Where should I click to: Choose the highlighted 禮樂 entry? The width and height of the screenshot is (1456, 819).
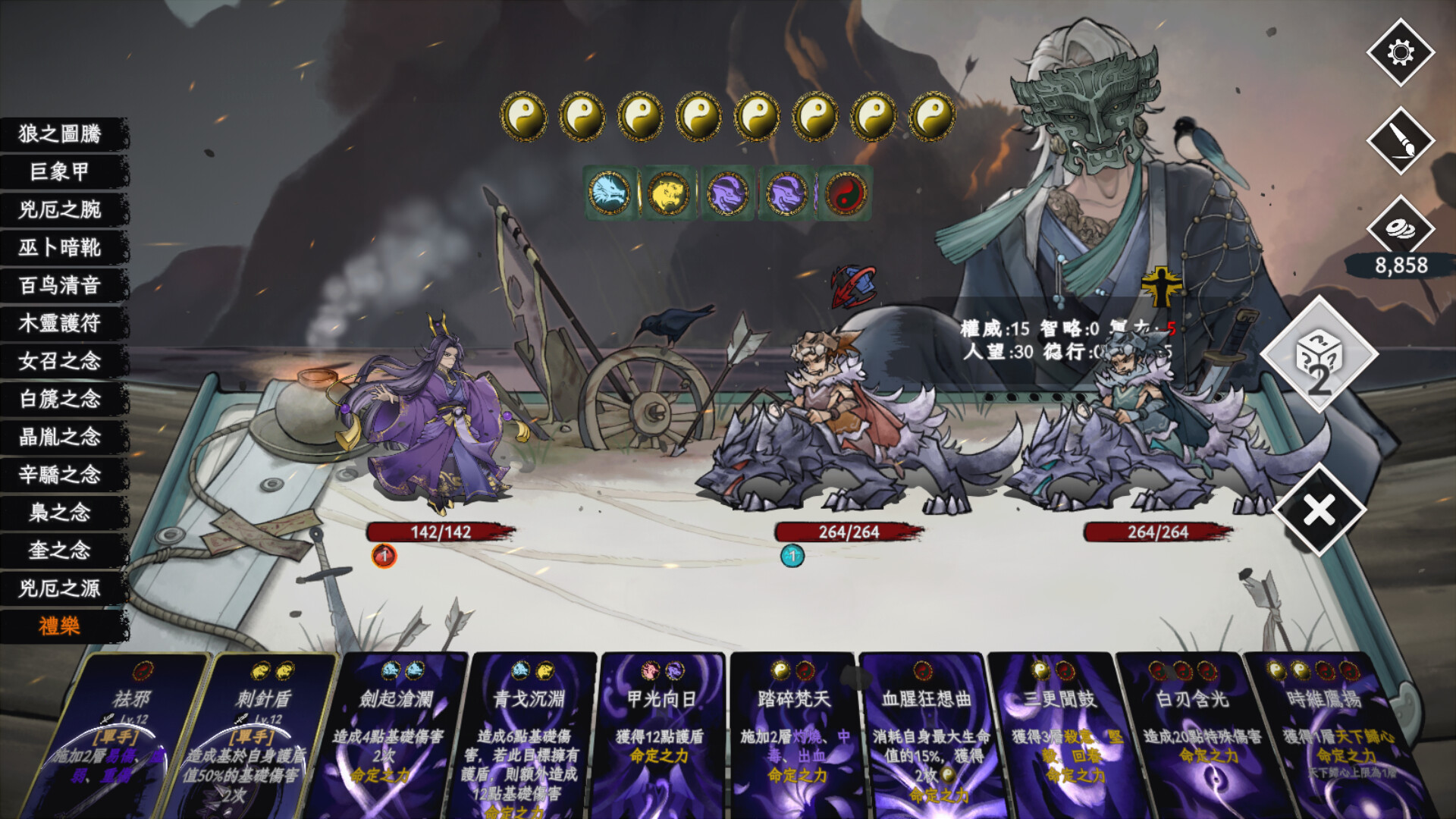click(x=61, y=626)
